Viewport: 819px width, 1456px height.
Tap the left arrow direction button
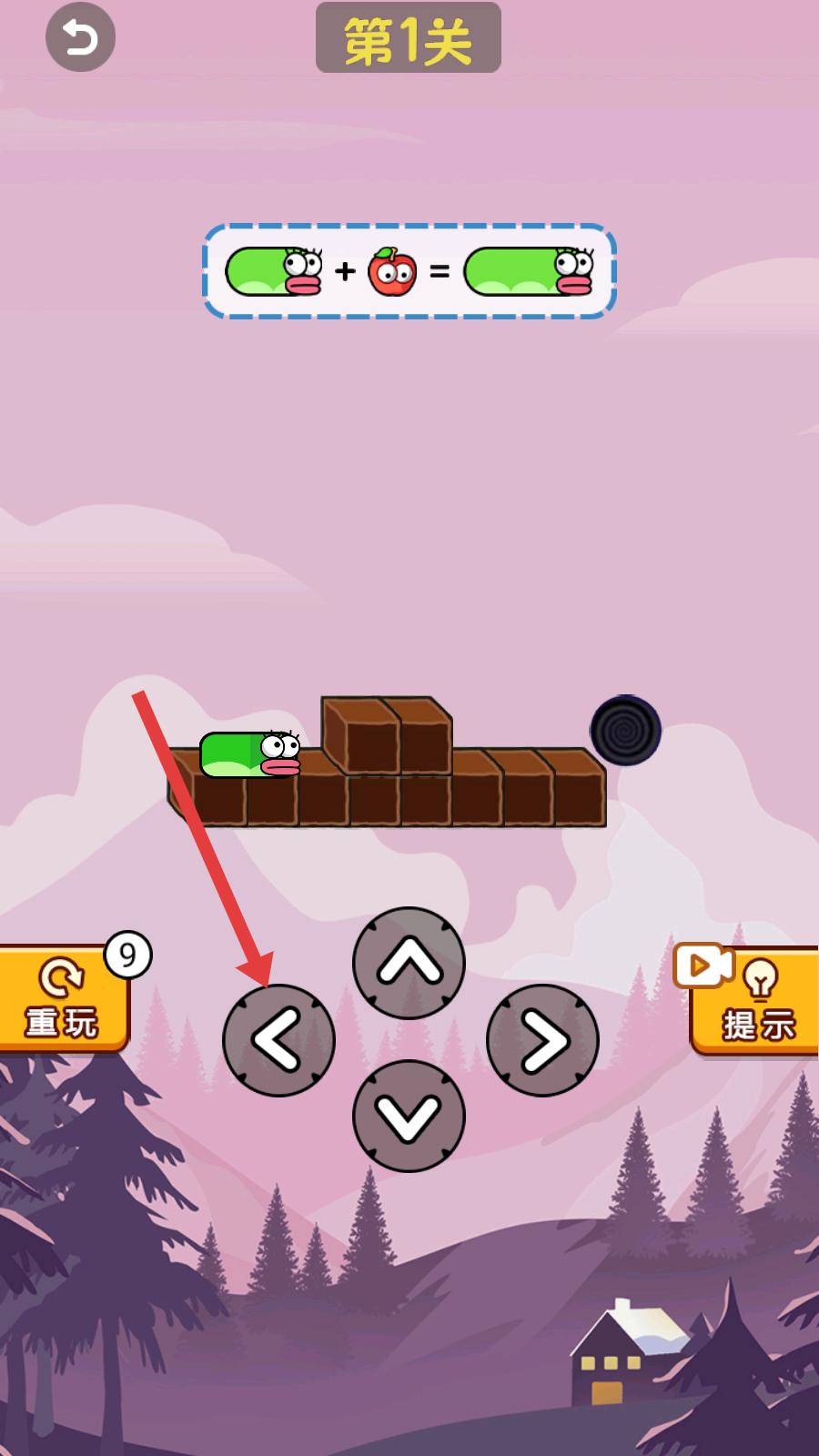pyautogui.click(x=278, y=1040)
